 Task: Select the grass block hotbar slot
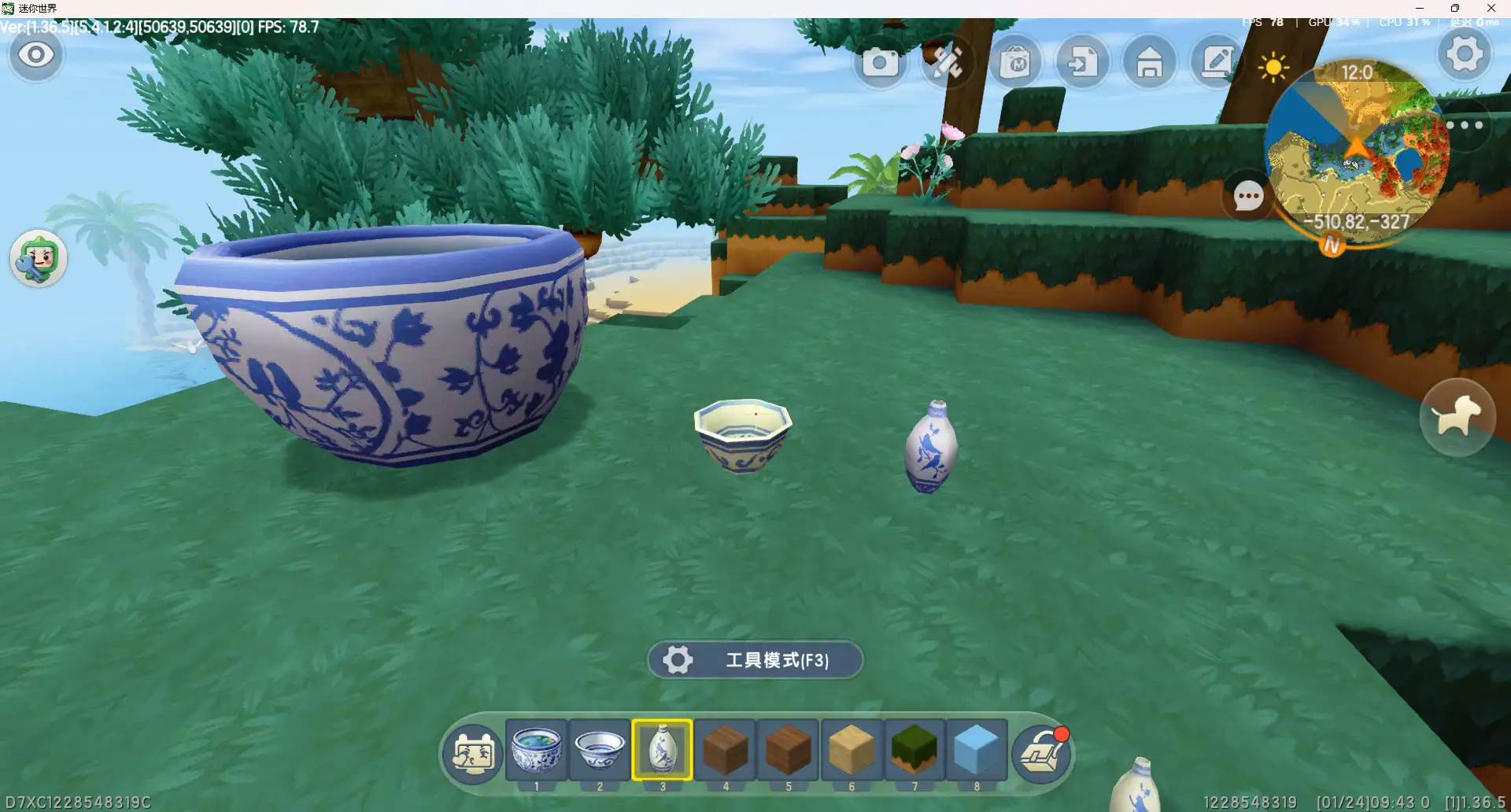tap(914, 750)
